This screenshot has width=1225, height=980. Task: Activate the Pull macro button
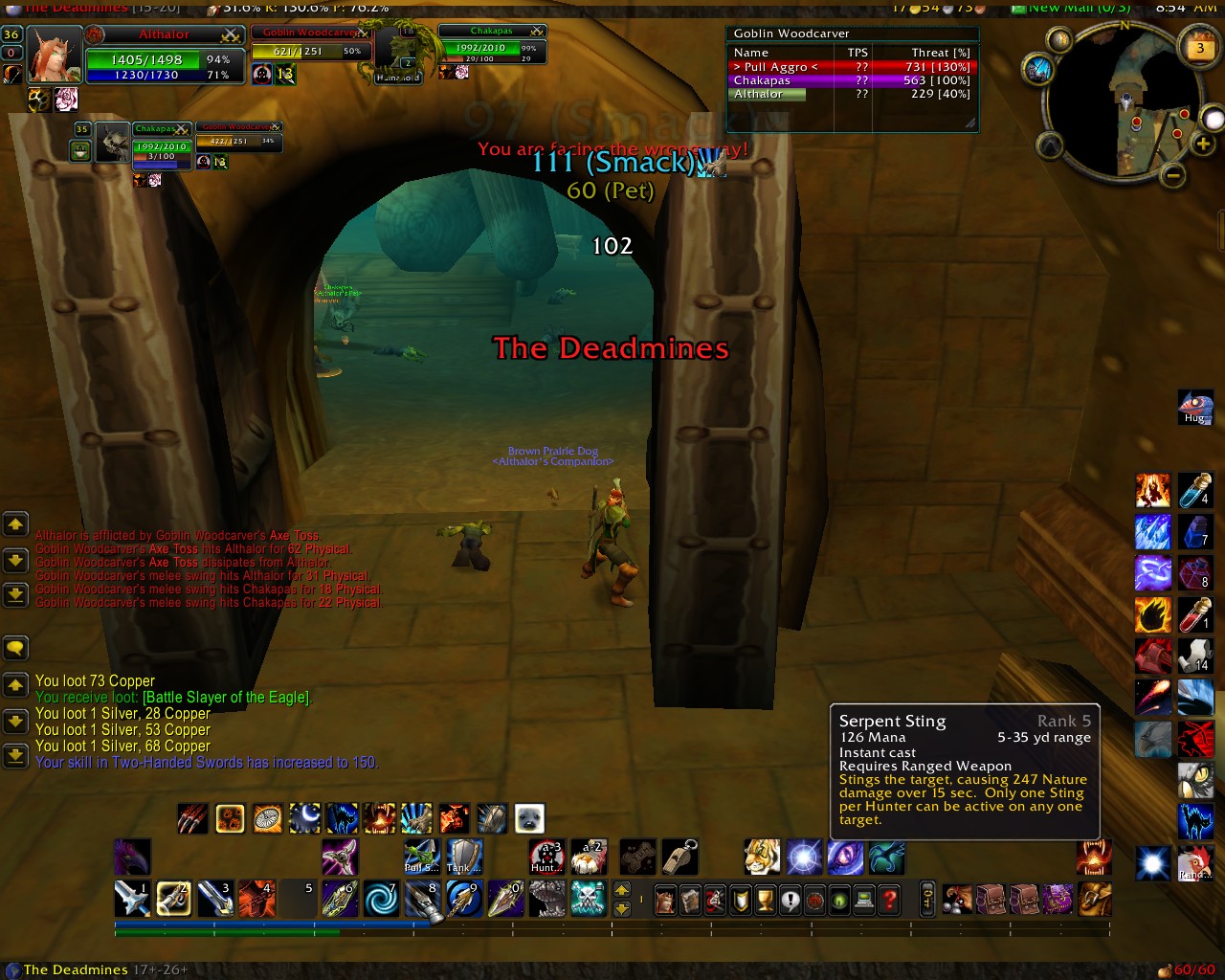(421, 857)
